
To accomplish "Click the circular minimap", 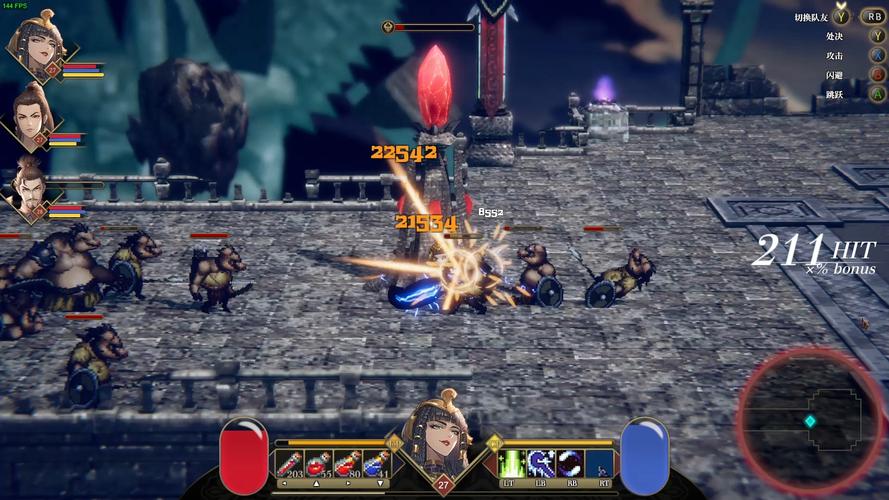I will click(x=812, y=422).
